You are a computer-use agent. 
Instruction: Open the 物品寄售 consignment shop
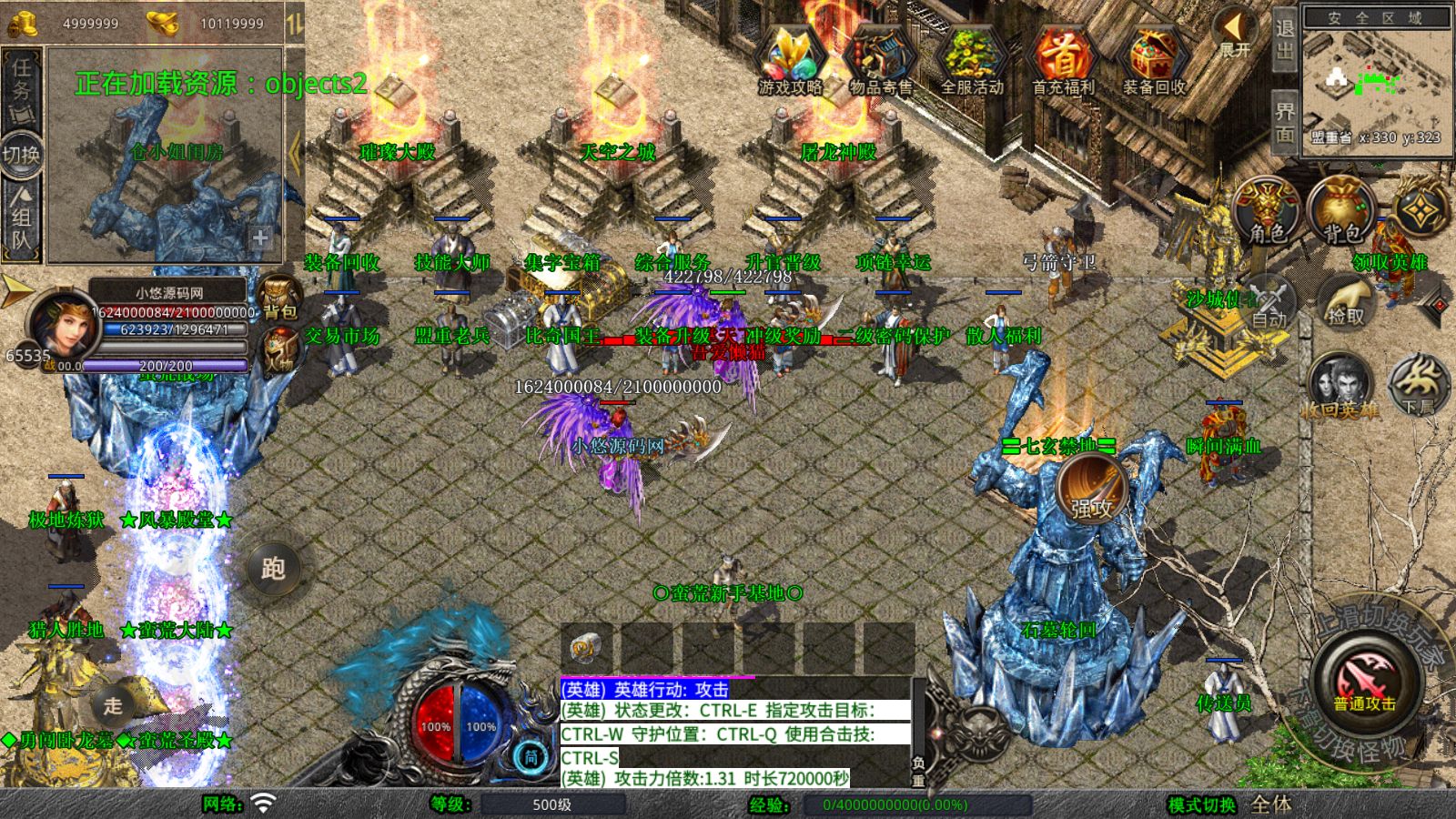(x=880, y=60)
